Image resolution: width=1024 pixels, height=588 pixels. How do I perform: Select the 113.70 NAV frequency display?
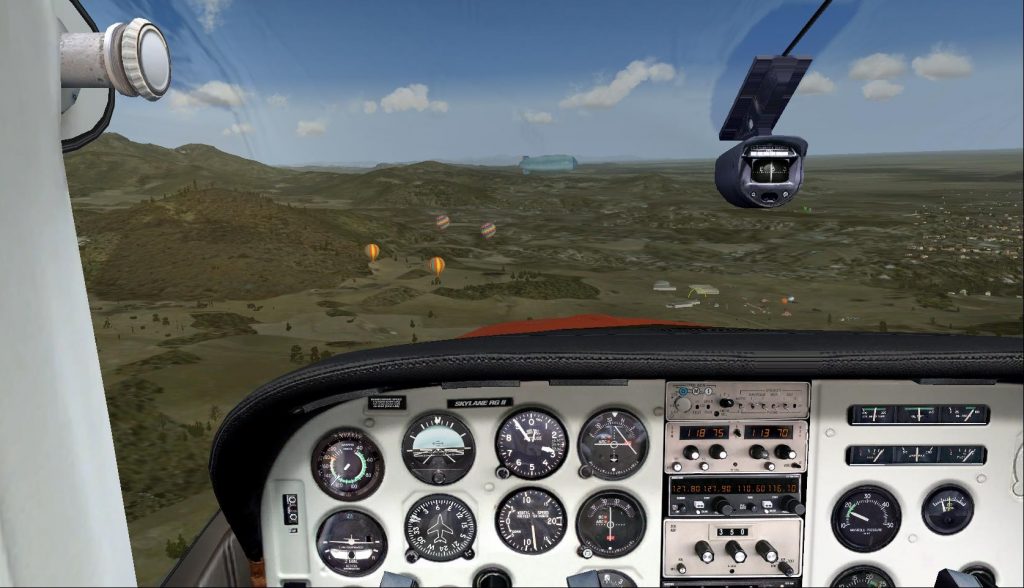(x=767, y=432)
